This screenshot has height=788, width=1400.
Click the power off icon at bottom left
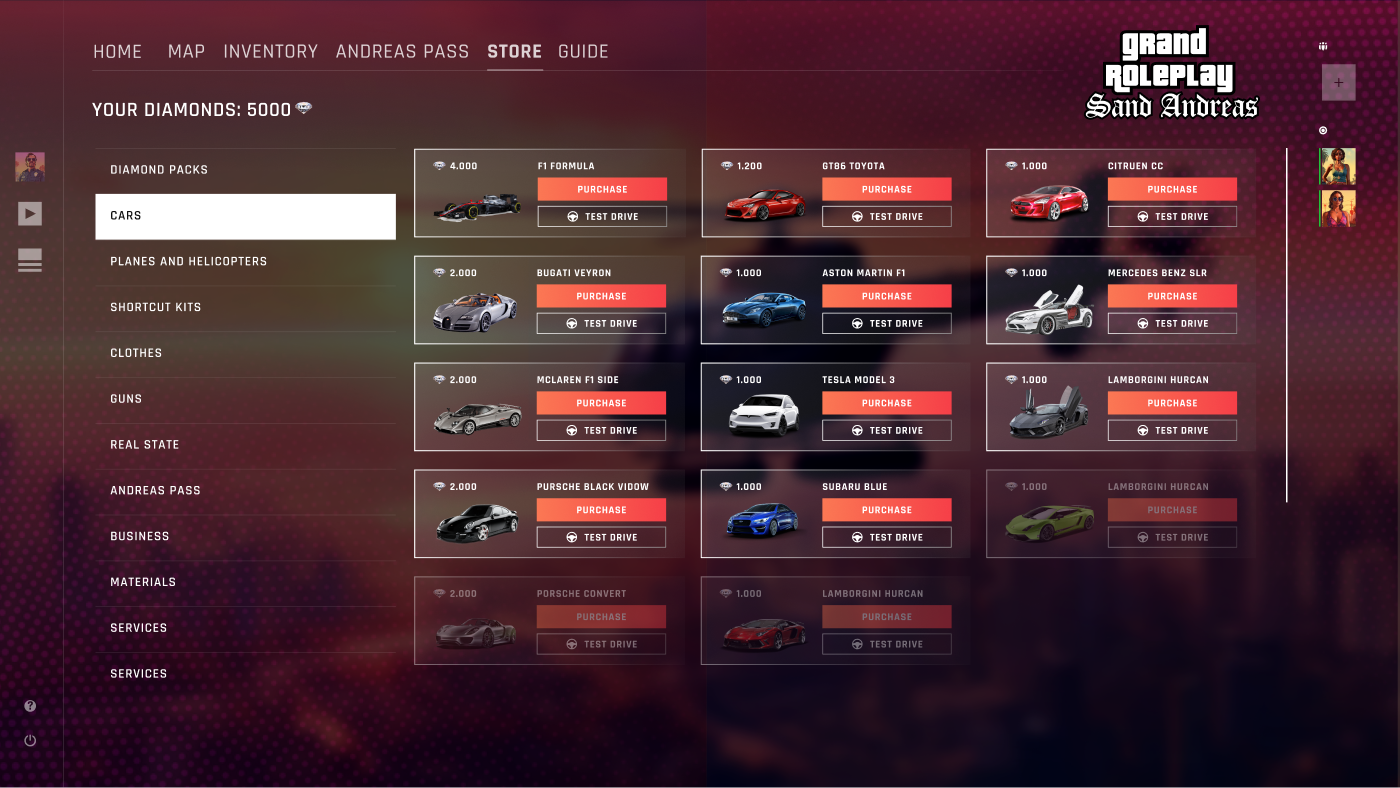pyautogui.click(x=30, y=740)
